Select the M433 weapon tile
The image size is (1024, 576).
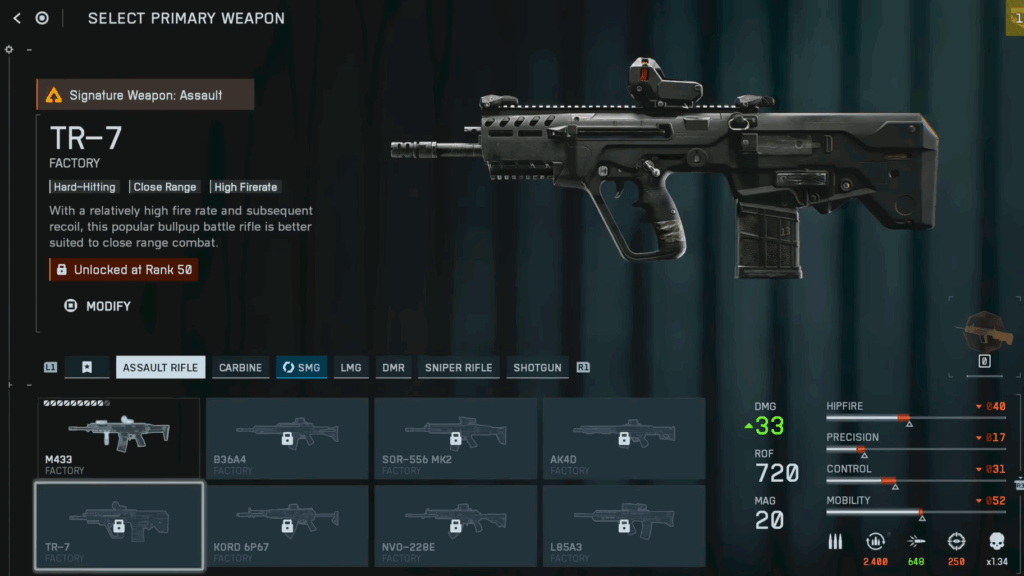(119, 437)
